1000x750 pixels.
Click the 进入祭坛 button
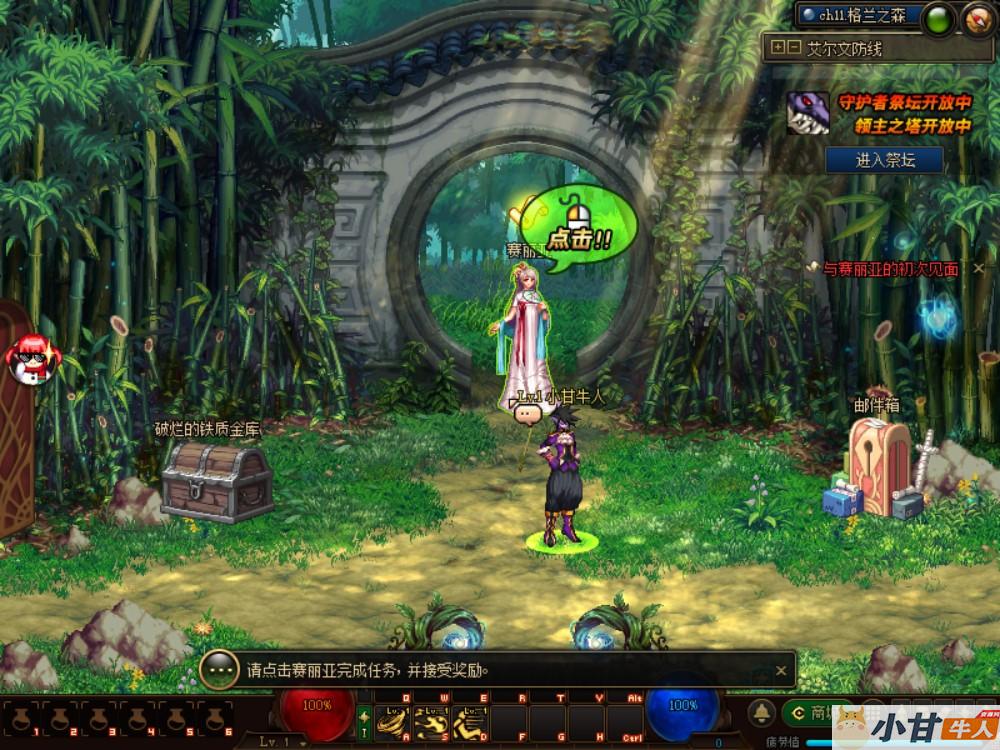coord(885,160)
